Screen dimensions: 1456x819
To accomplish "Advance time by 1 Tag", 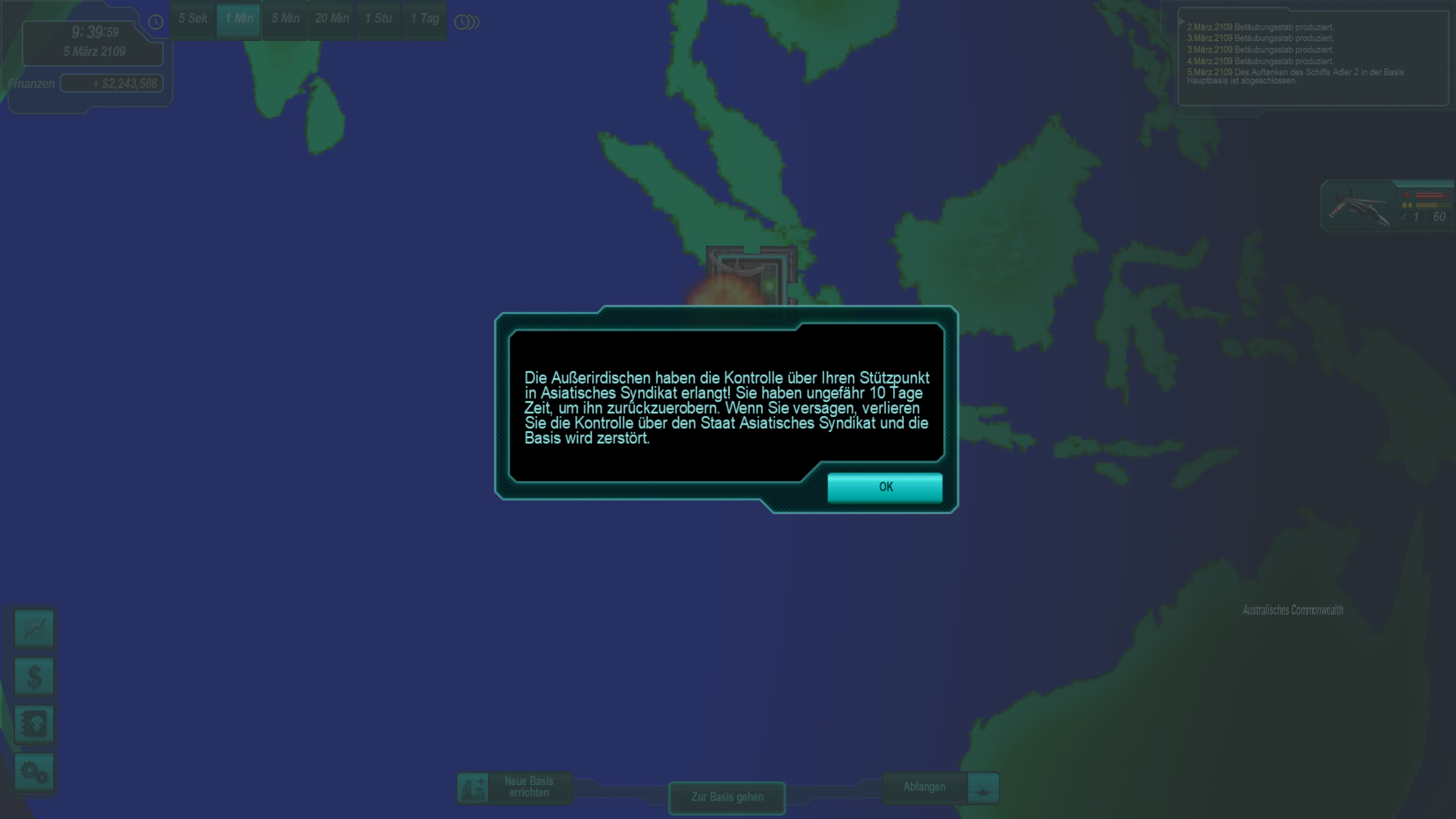I will coord(425,19).
